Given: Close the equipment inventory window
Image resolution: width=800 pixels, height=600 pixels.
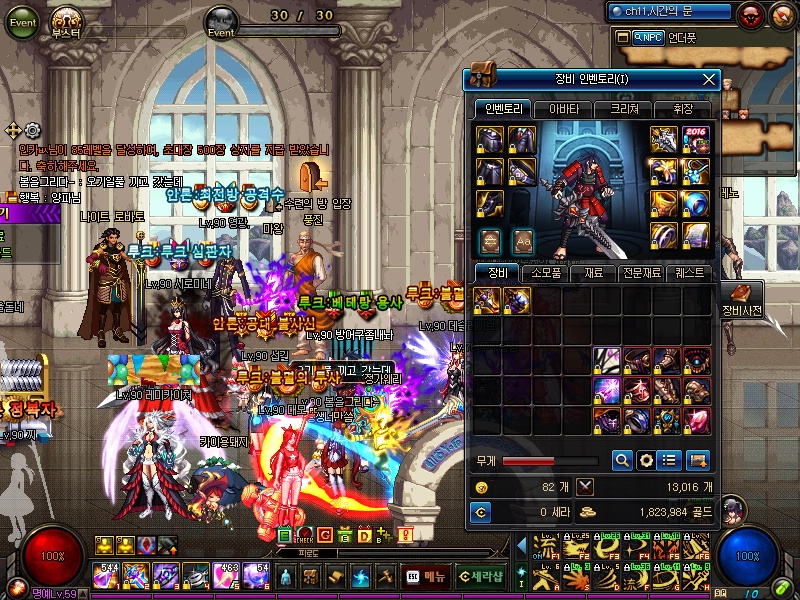Looking at the screenshot, I should click(709, 79).
